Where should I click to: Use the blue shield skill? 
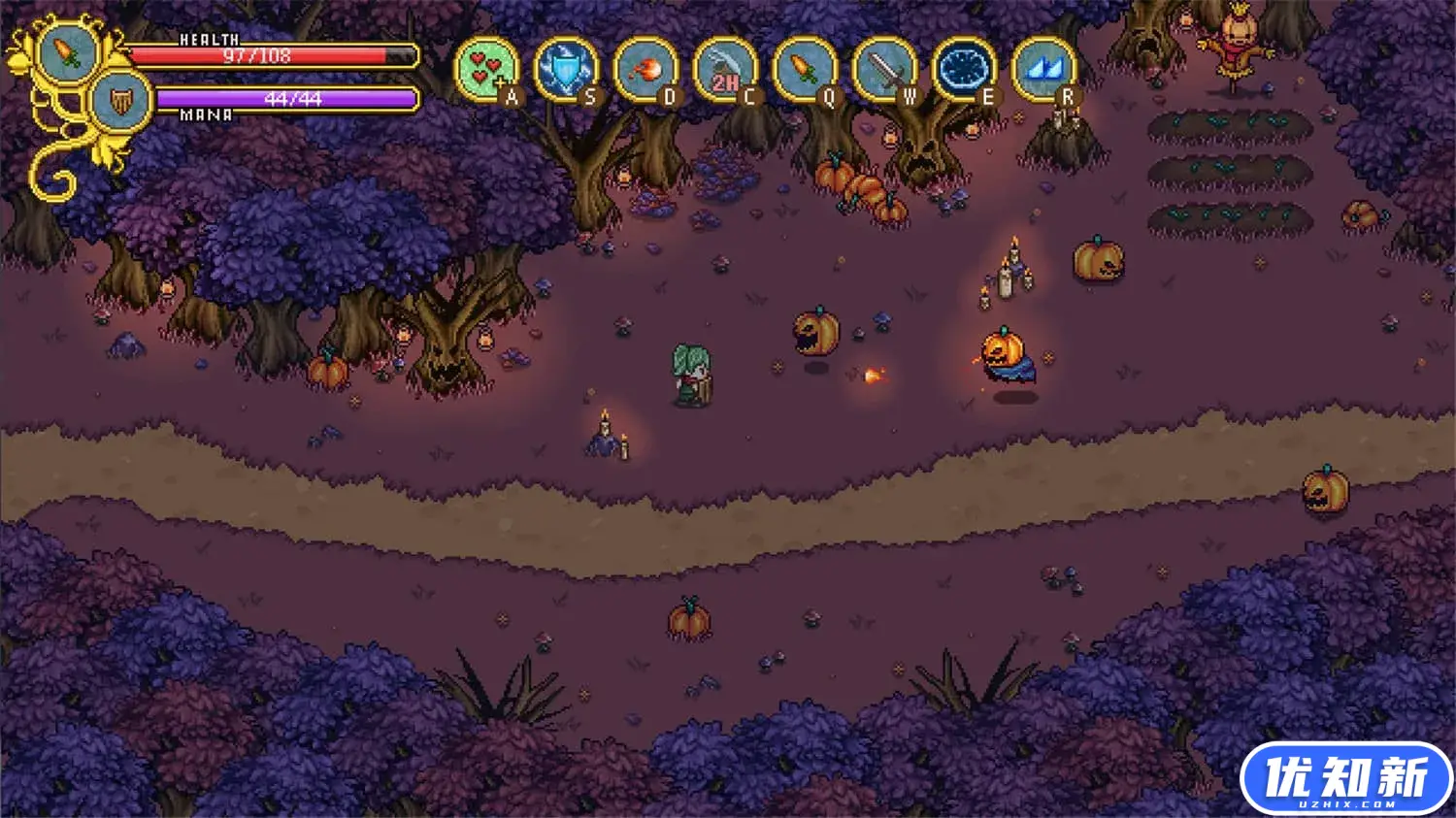(565, 70)
